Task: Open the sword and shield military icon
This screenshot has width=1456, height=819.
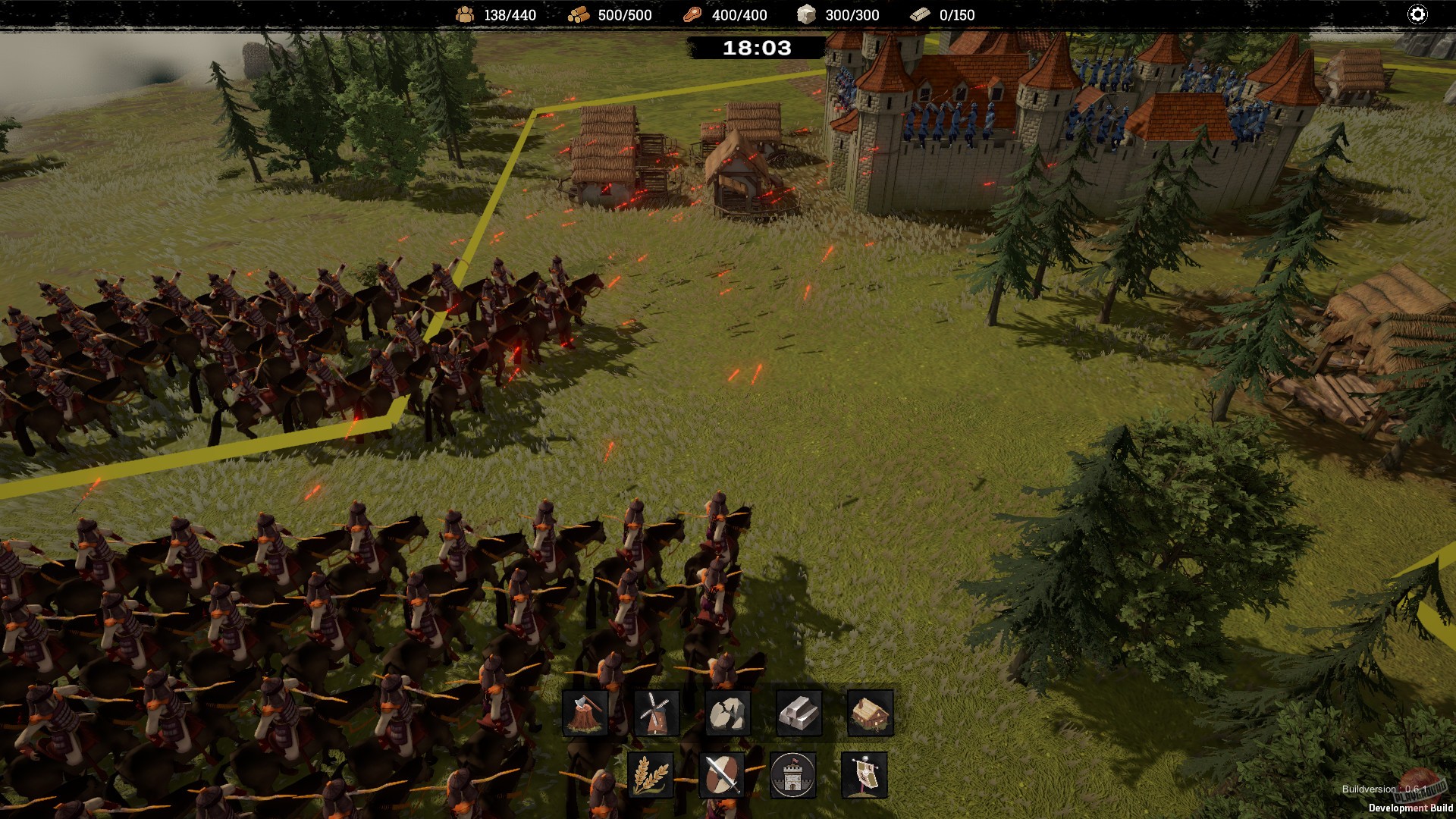Action: click(720, 775)
